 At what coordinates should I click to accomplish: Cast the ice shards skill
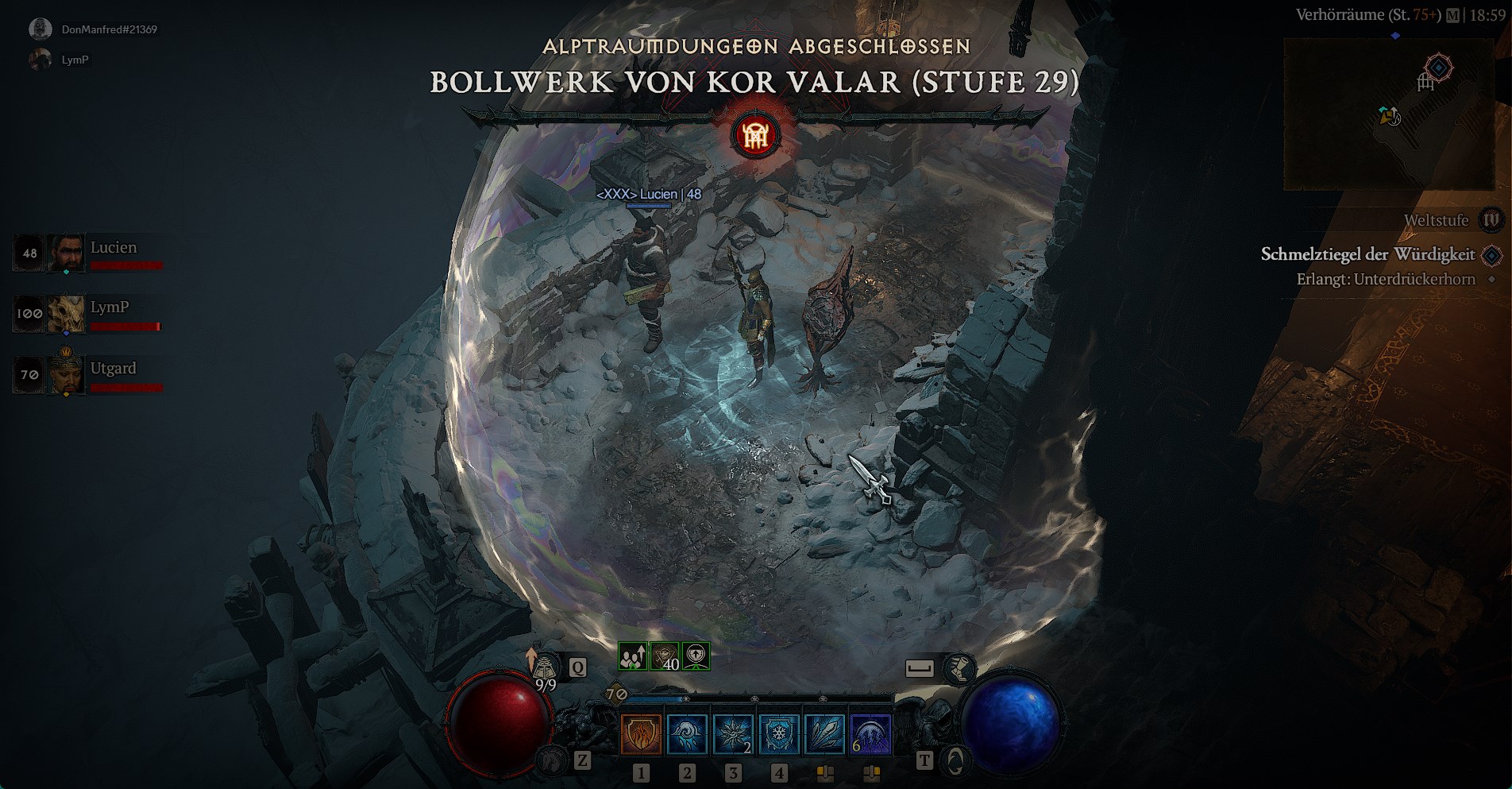pos(825,733)
